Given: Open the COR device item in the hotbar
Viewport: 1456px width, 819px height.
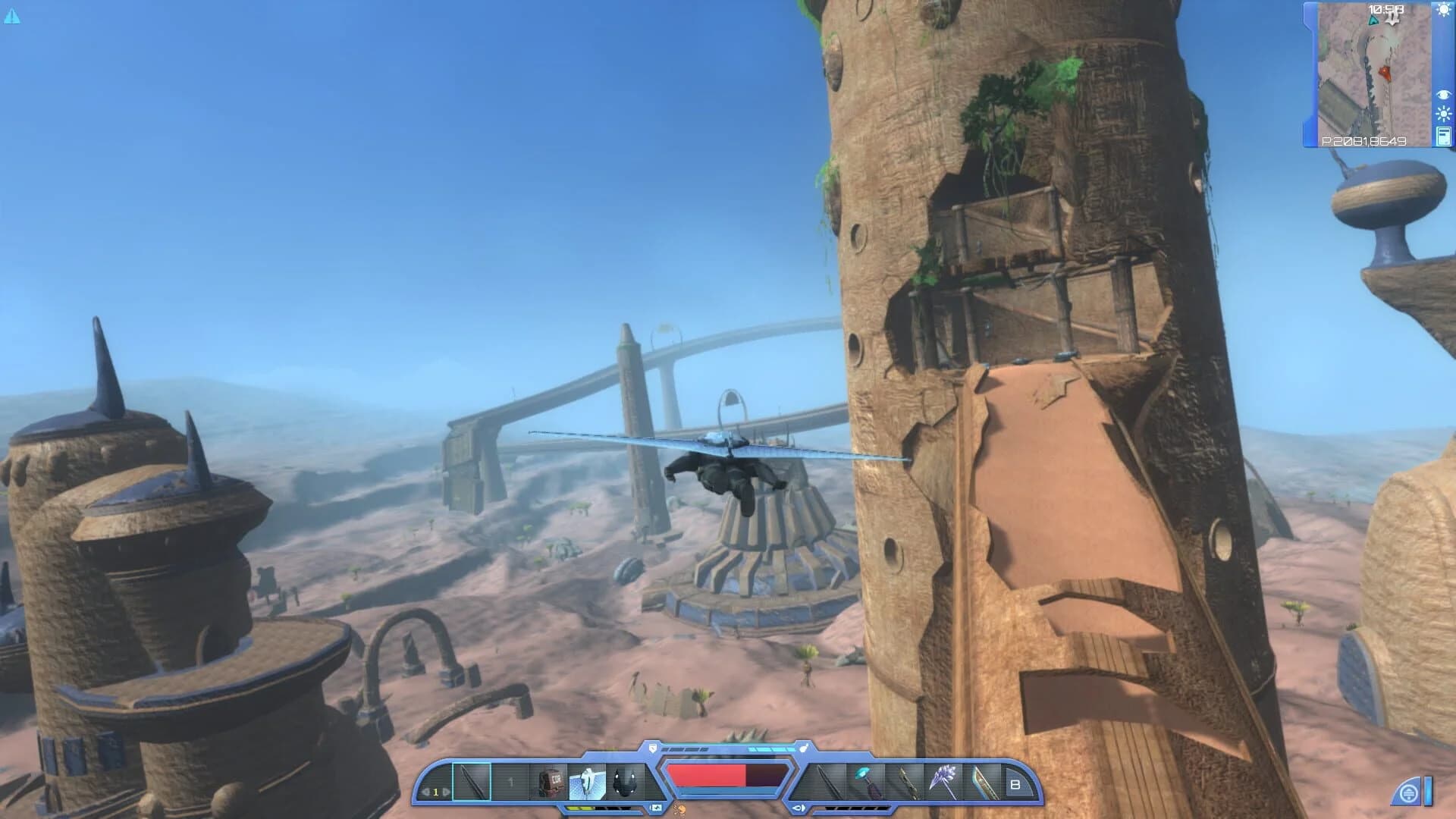Looking at the screenshot, I should coord(550,780).
